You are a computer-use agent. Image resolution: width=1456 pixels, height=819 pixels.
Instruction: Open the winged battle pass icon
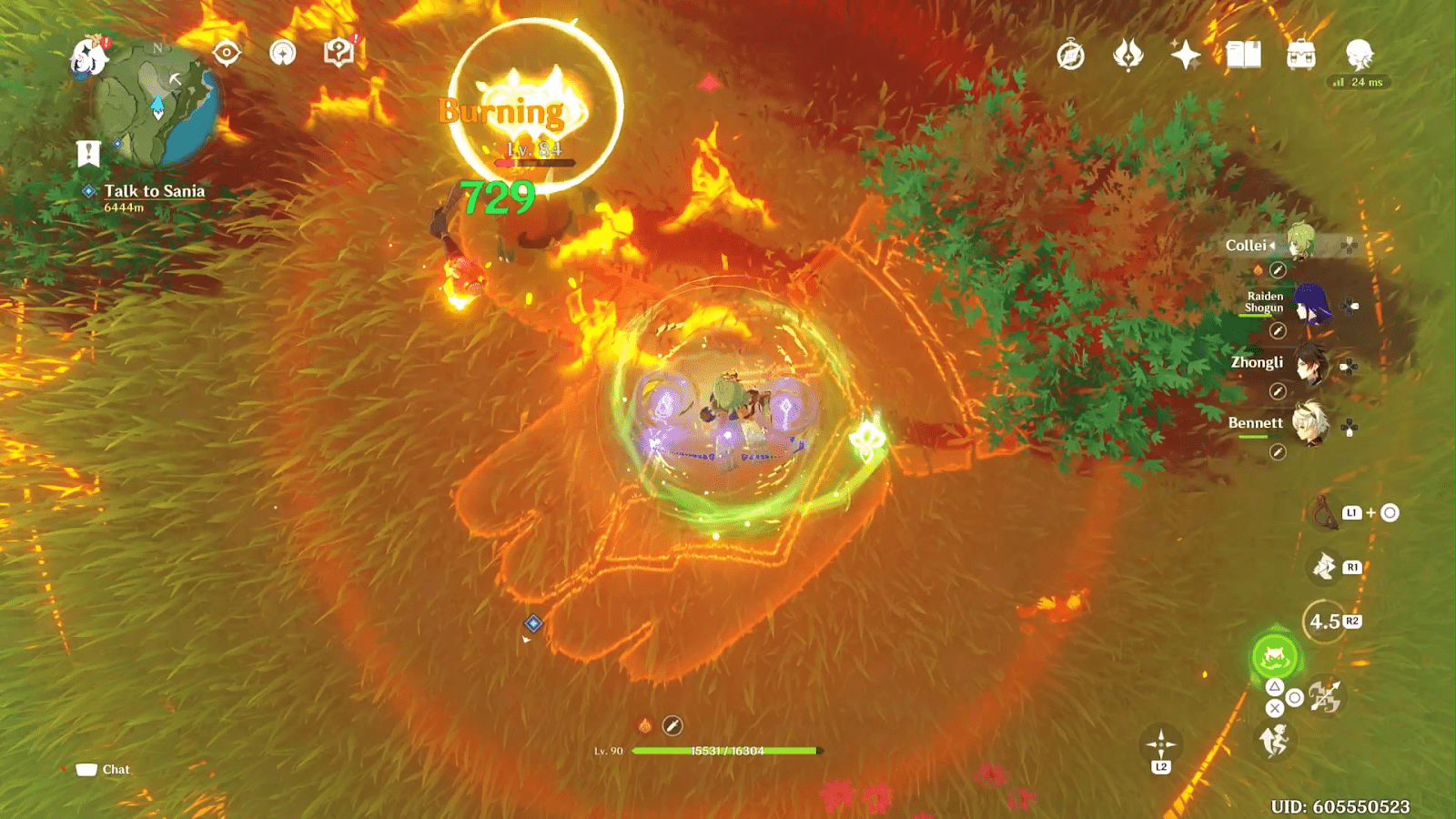point(1128,56)
